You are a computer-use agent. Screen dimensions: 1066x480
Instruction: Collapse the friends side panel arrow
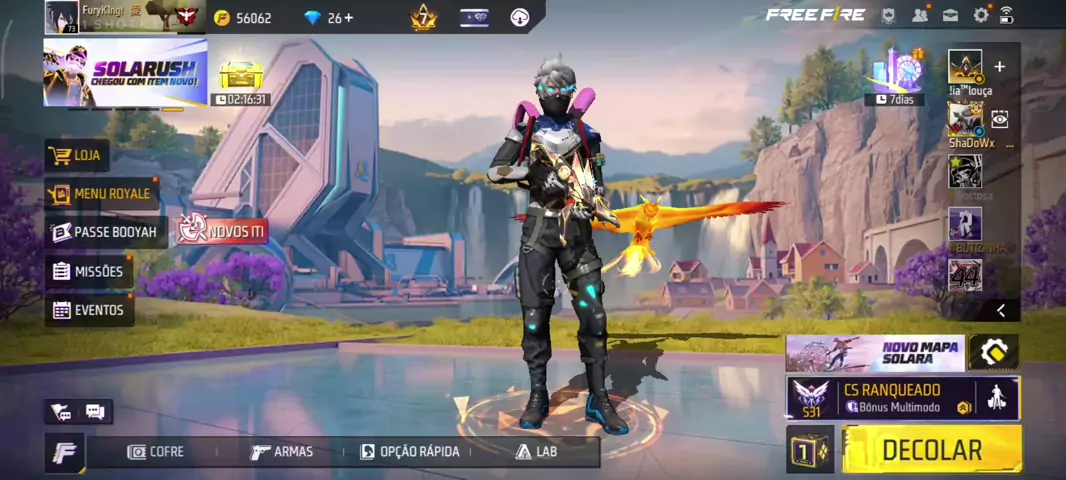pyautogui.click(x=1001, y=311)
